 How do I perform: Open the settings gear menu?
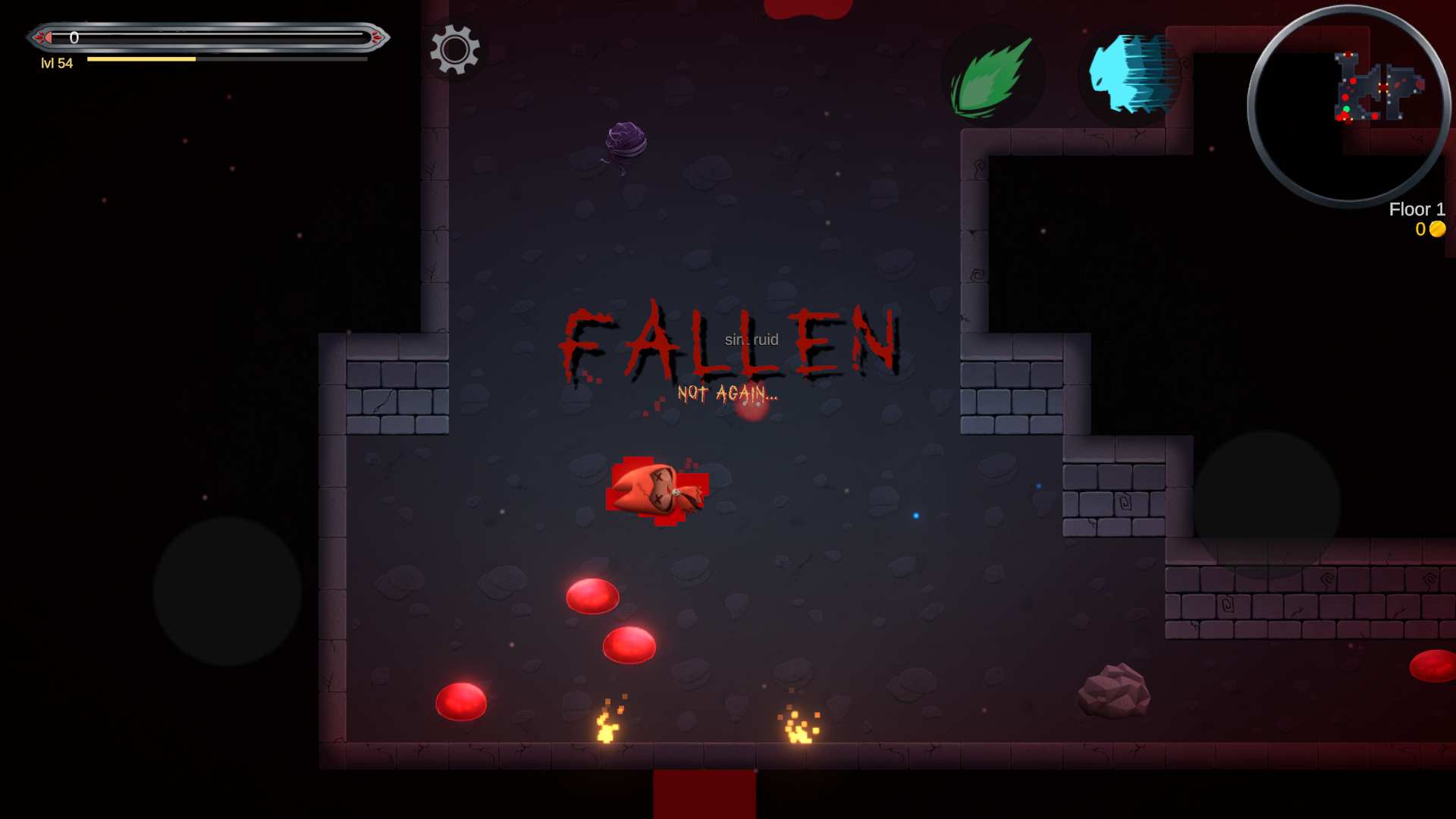(455, 50)
